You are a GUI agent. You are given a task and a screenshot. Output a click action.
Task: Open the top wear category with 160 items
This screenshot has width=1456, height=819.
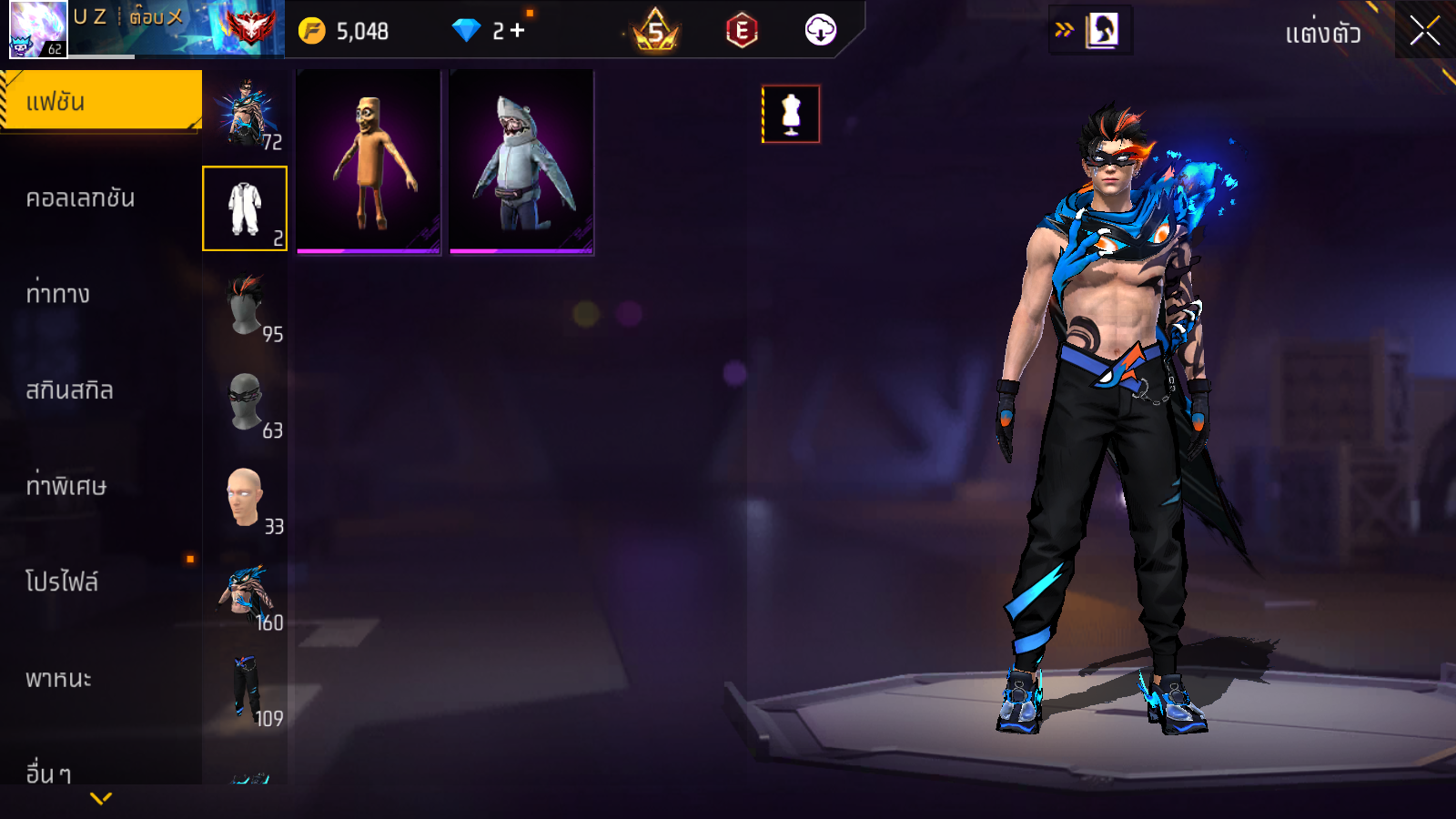click(x=245, y=595)
